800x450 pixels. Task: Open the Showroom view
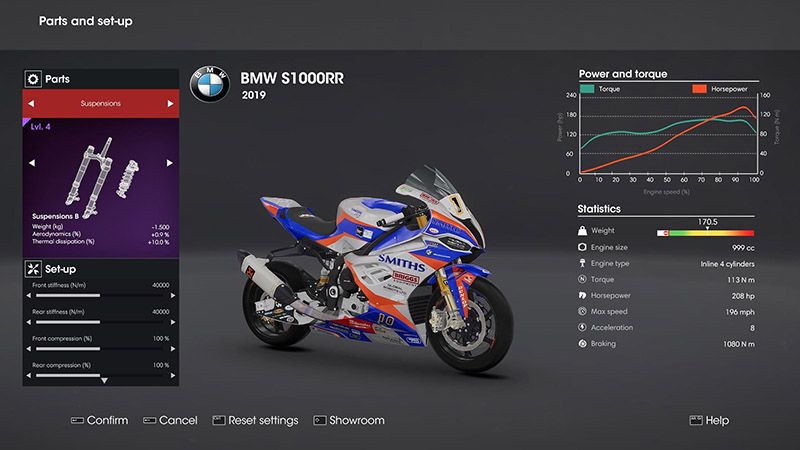click(x=349, y=420)
